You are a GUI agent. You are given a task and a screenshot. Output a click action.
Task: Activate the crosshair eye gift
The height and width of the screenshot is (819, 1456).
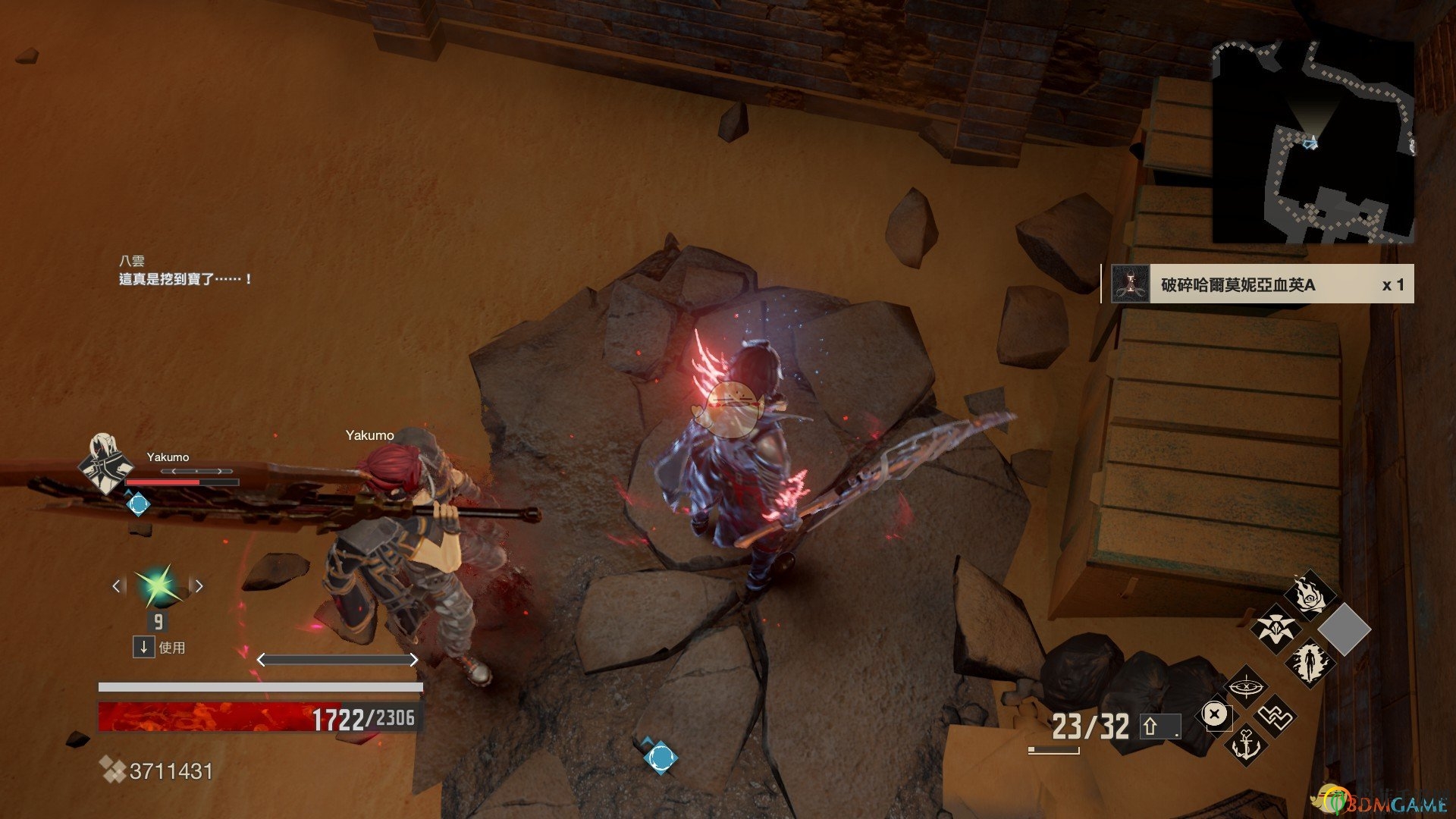1246,688
